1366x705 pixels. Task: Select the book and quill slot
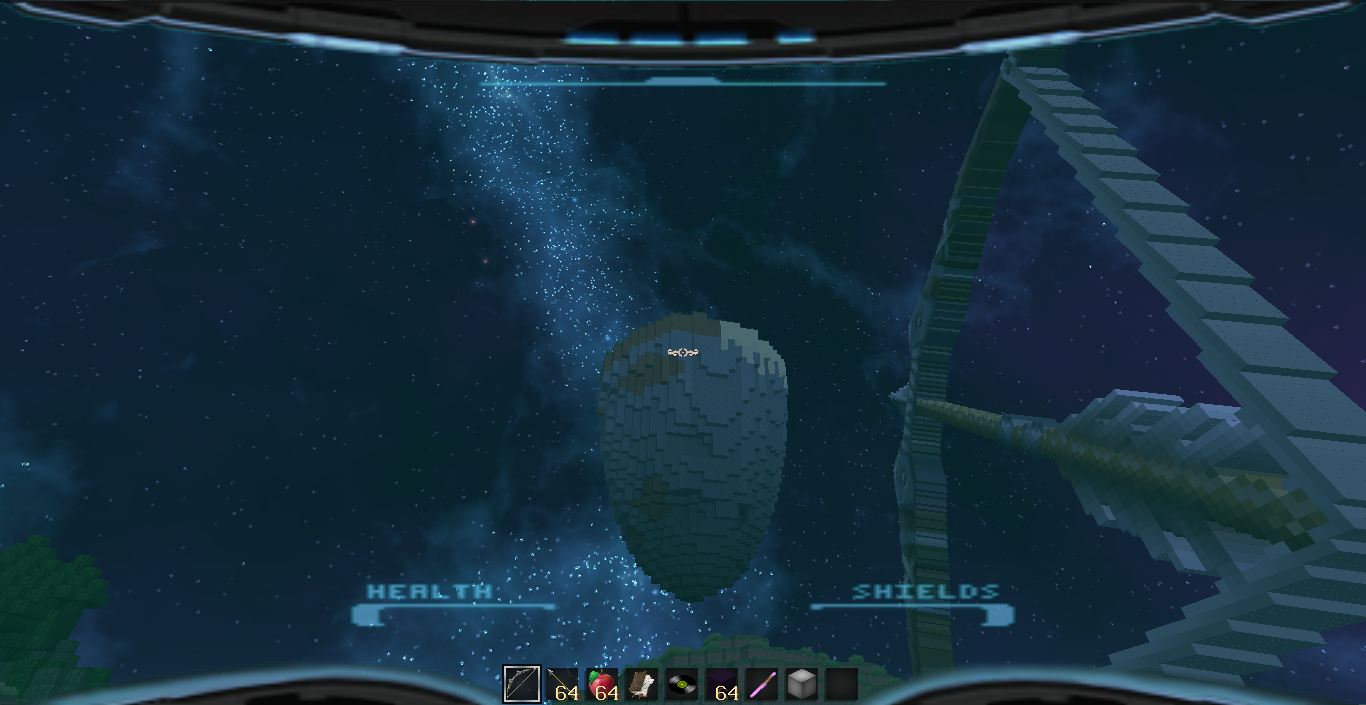[641, 684]
